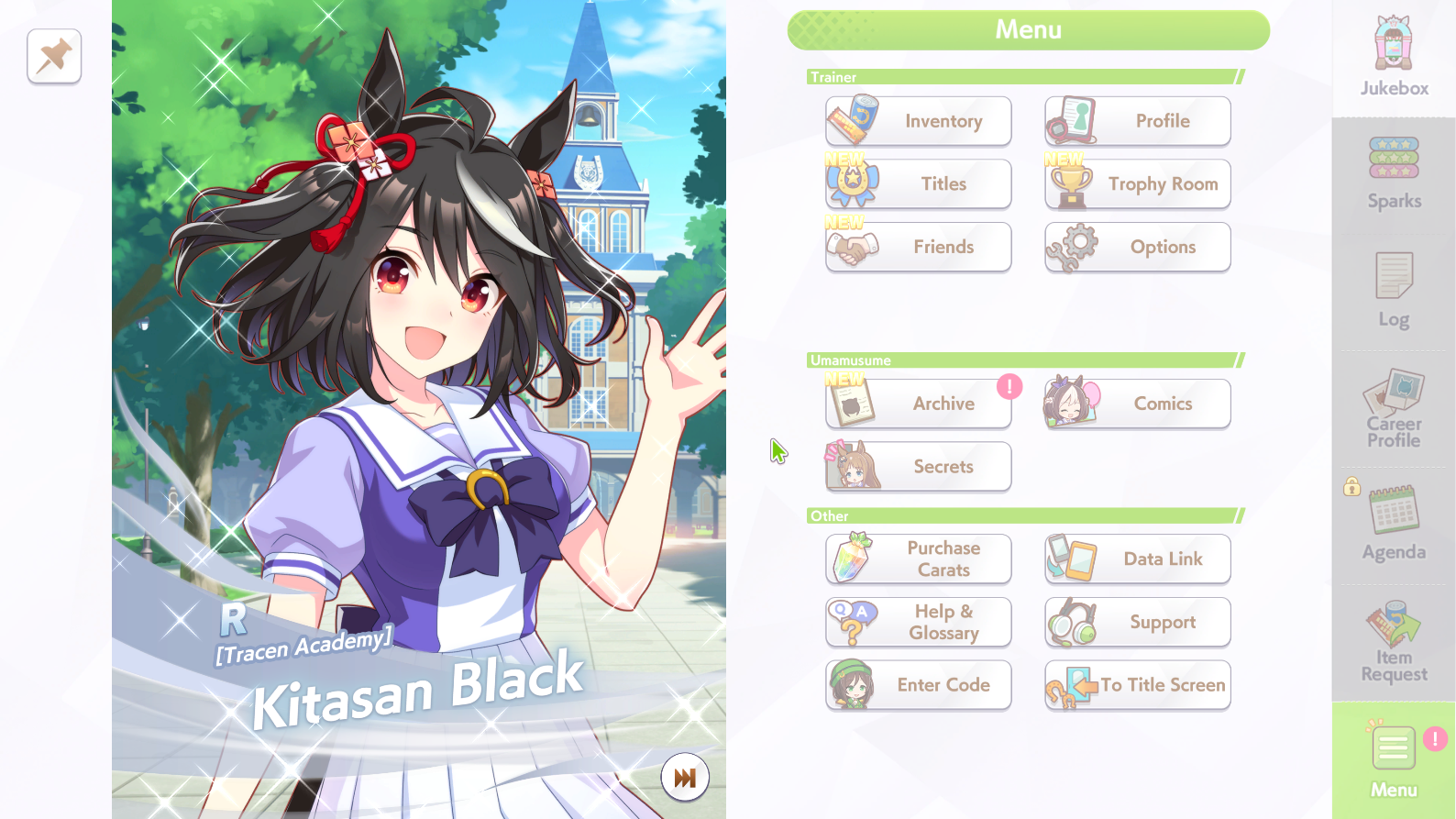Enter the Trophy Room
The height and width of the screenshot is (819, 1456).
click(x=1138, y=184)
